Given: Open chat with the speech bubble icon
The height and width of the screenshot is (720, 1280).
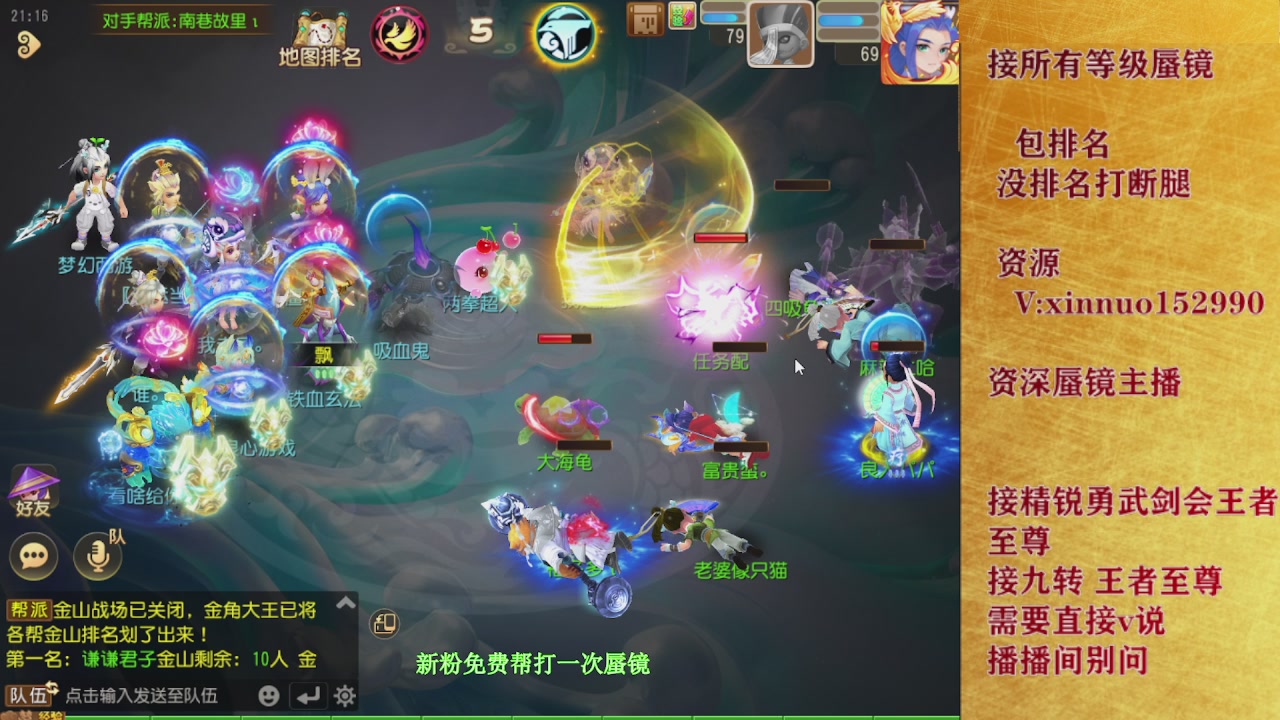Looking at the screenshot, I should (x=33, y=557).
